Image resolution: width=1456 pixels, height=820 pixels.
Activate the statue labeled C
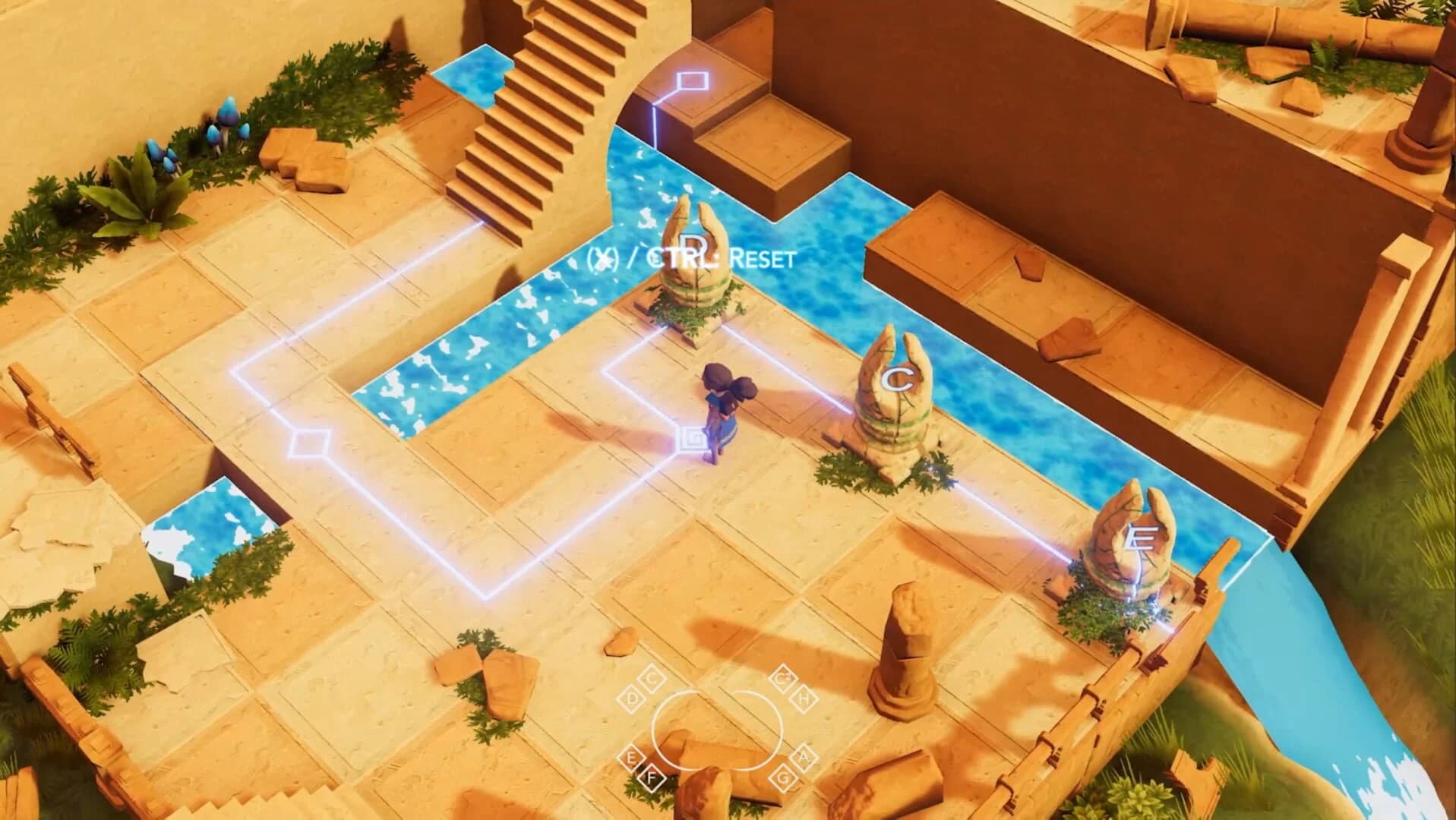896,387
